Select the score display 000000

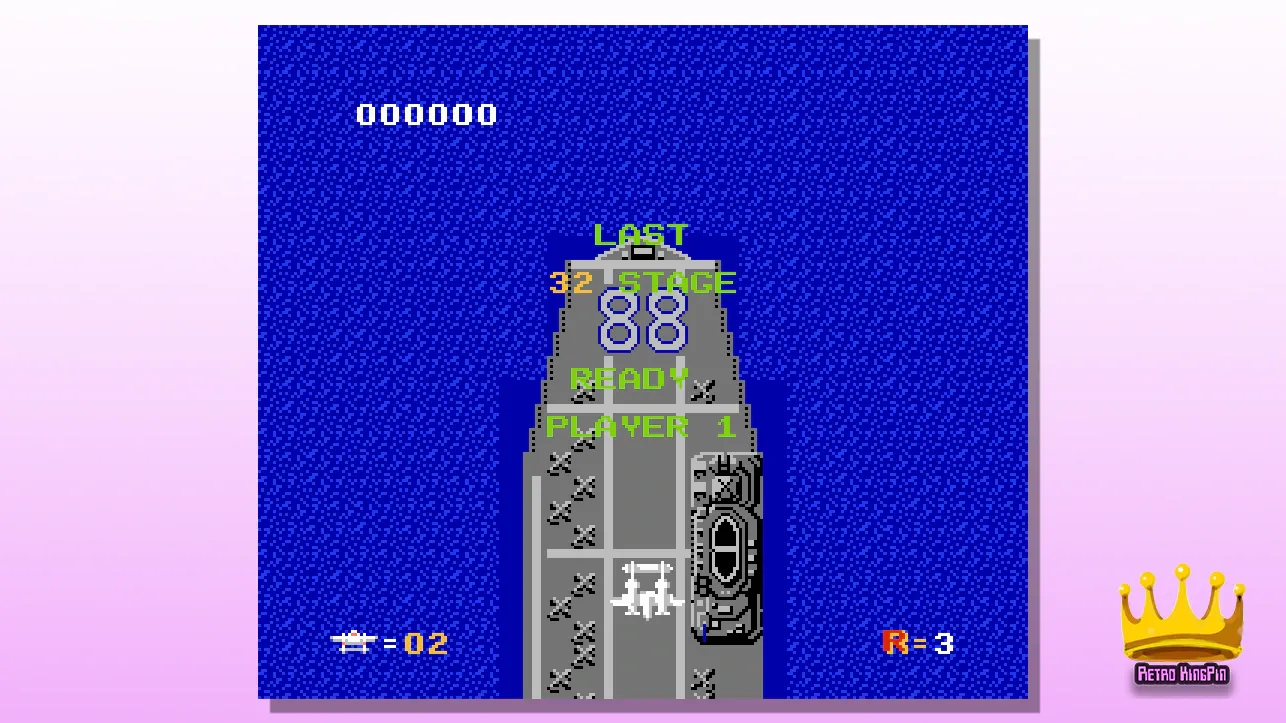(x=424, y=114)
